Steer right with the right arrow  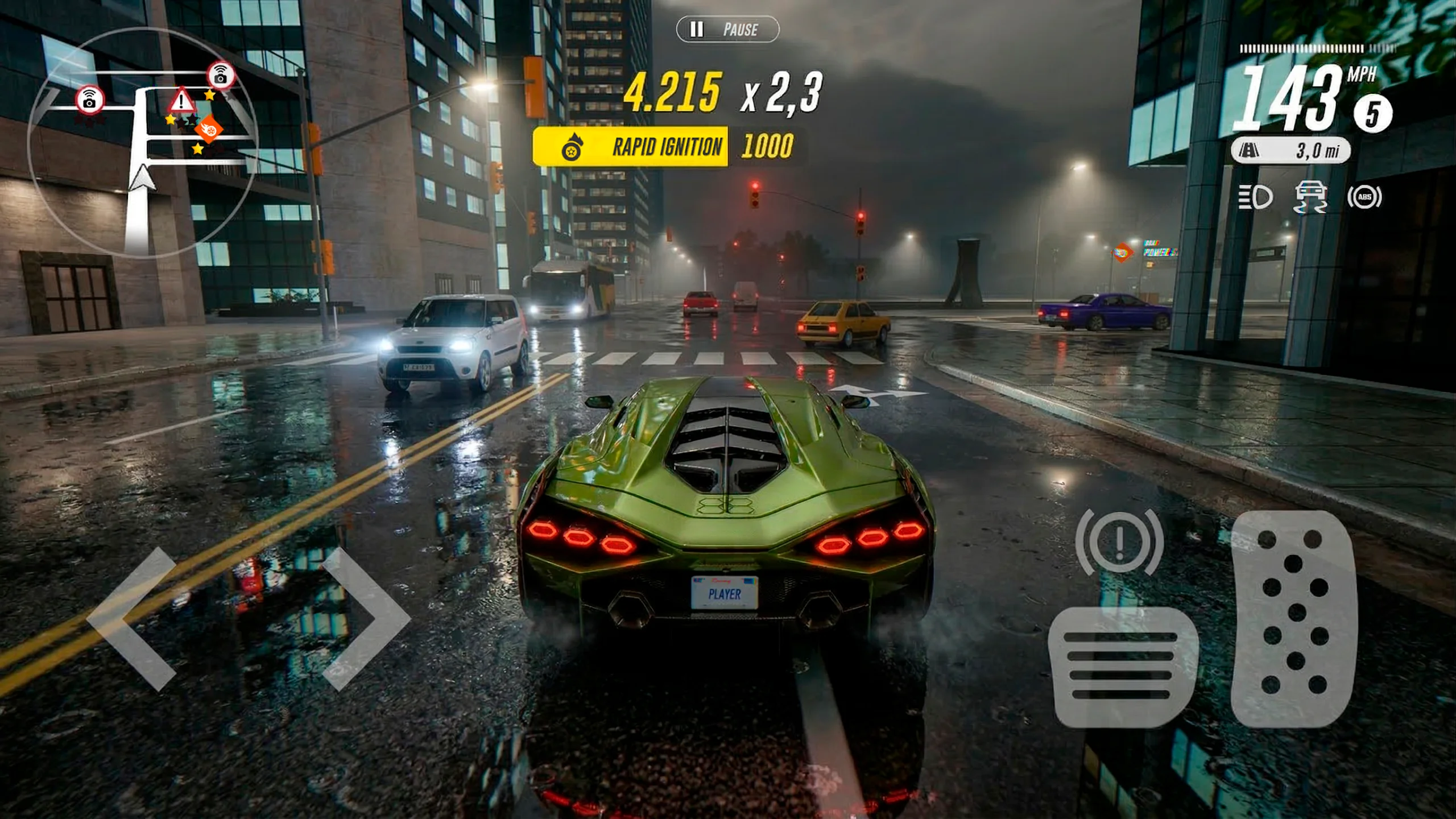click(367, 619)
